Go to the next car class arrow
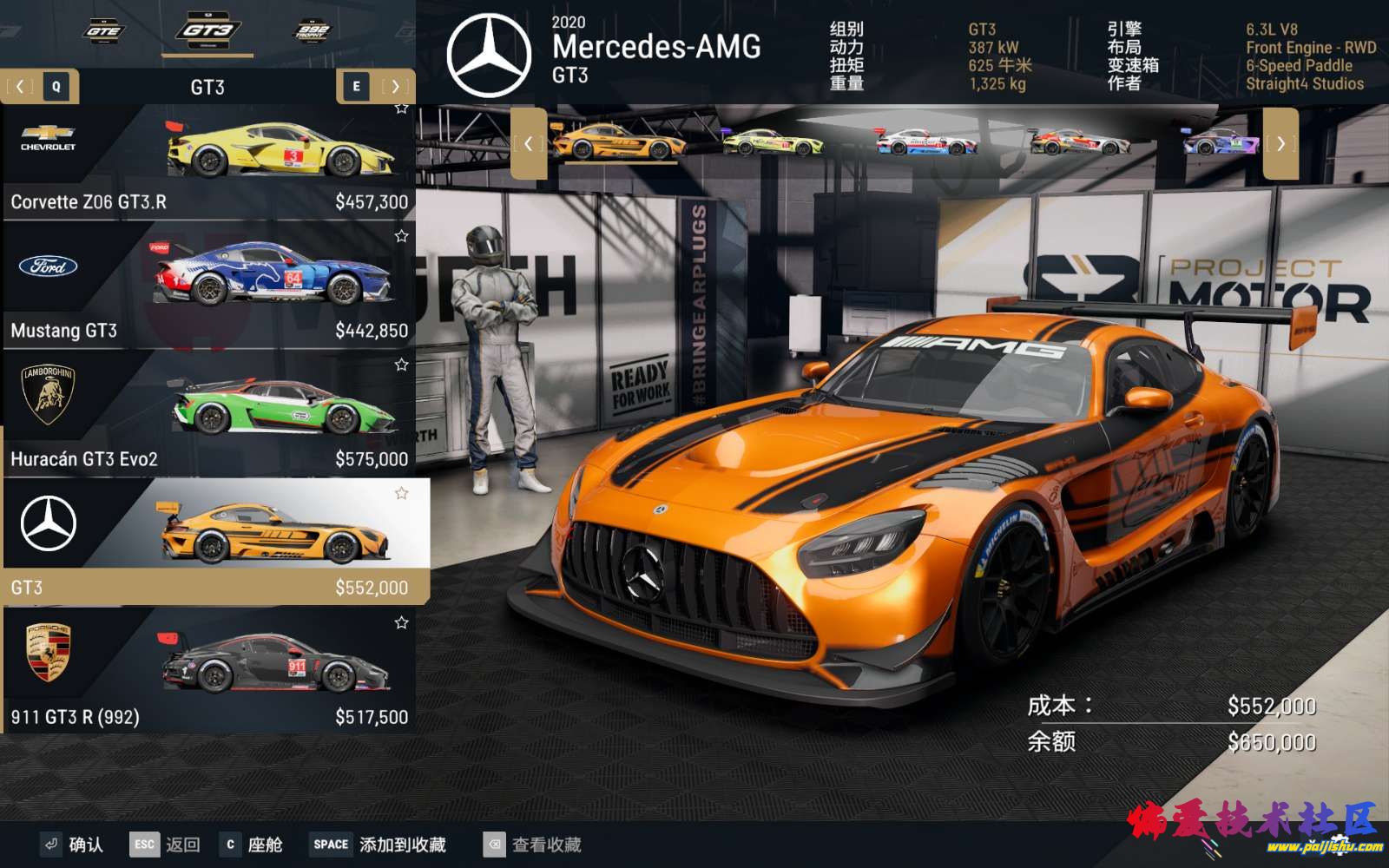The height and width of the screenshot is (868, 1389). pyautogui.click(x=395, y=87)
